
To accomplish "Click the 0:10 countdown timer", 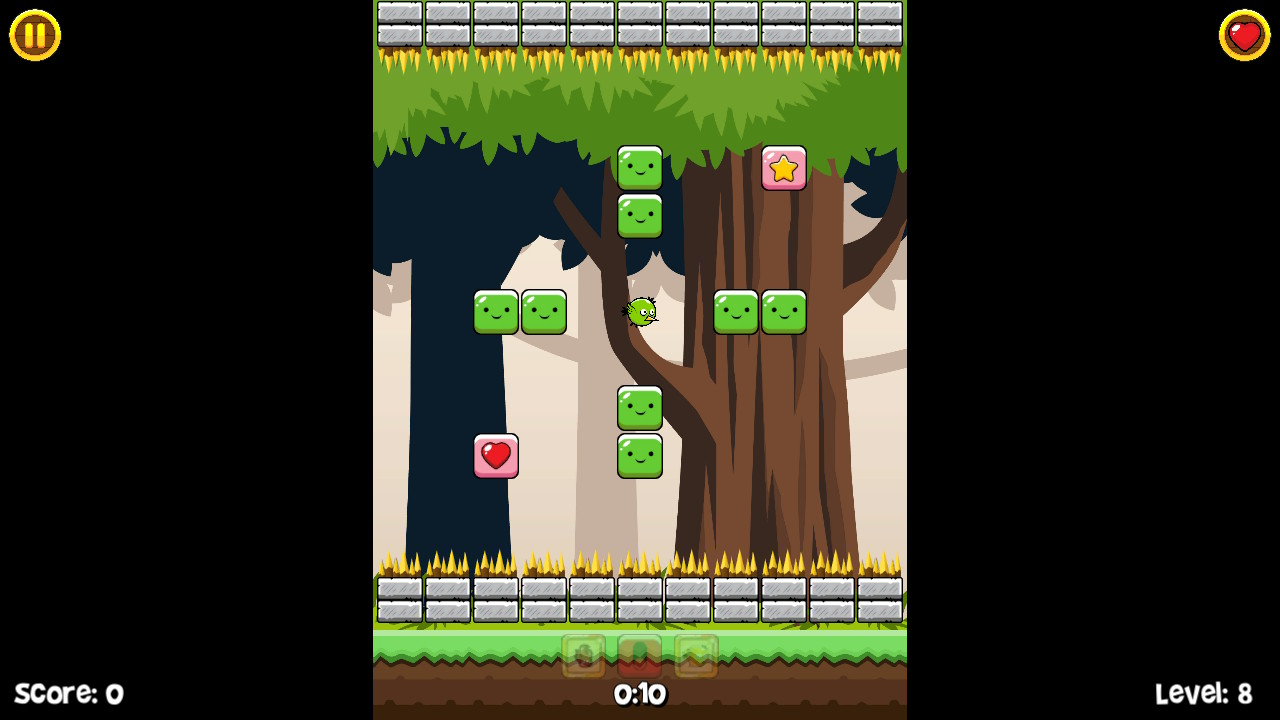I will [x=640, y=694].
